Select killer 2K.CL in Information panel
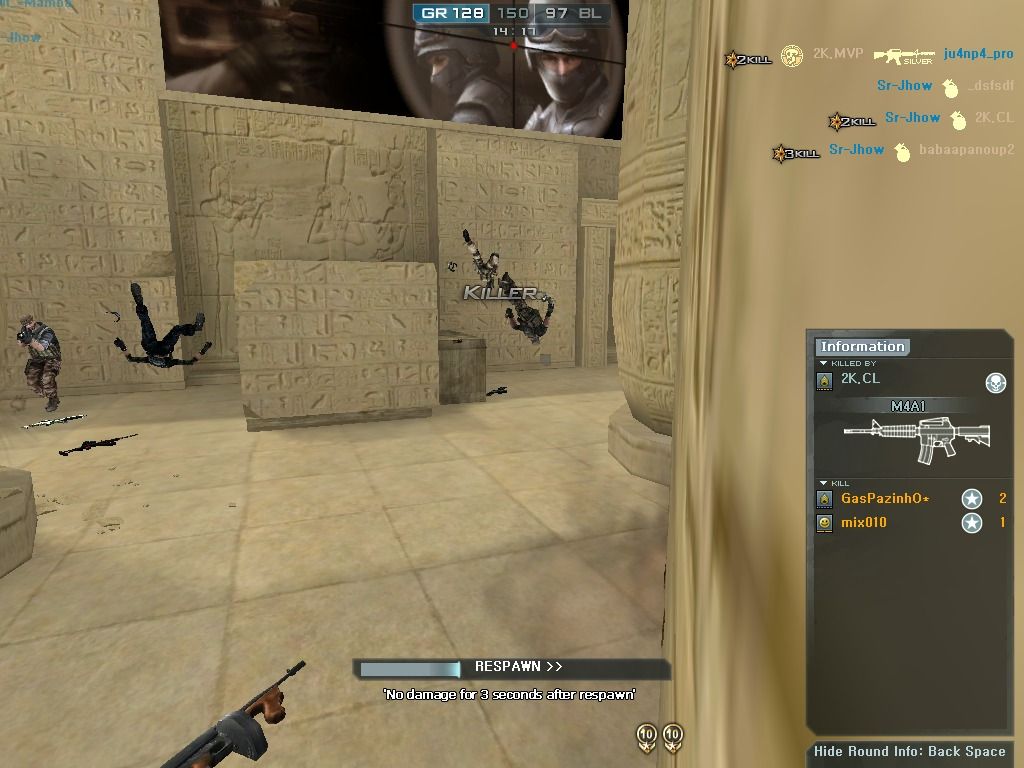Screen dimensions: 1024x768 (860, 379)
